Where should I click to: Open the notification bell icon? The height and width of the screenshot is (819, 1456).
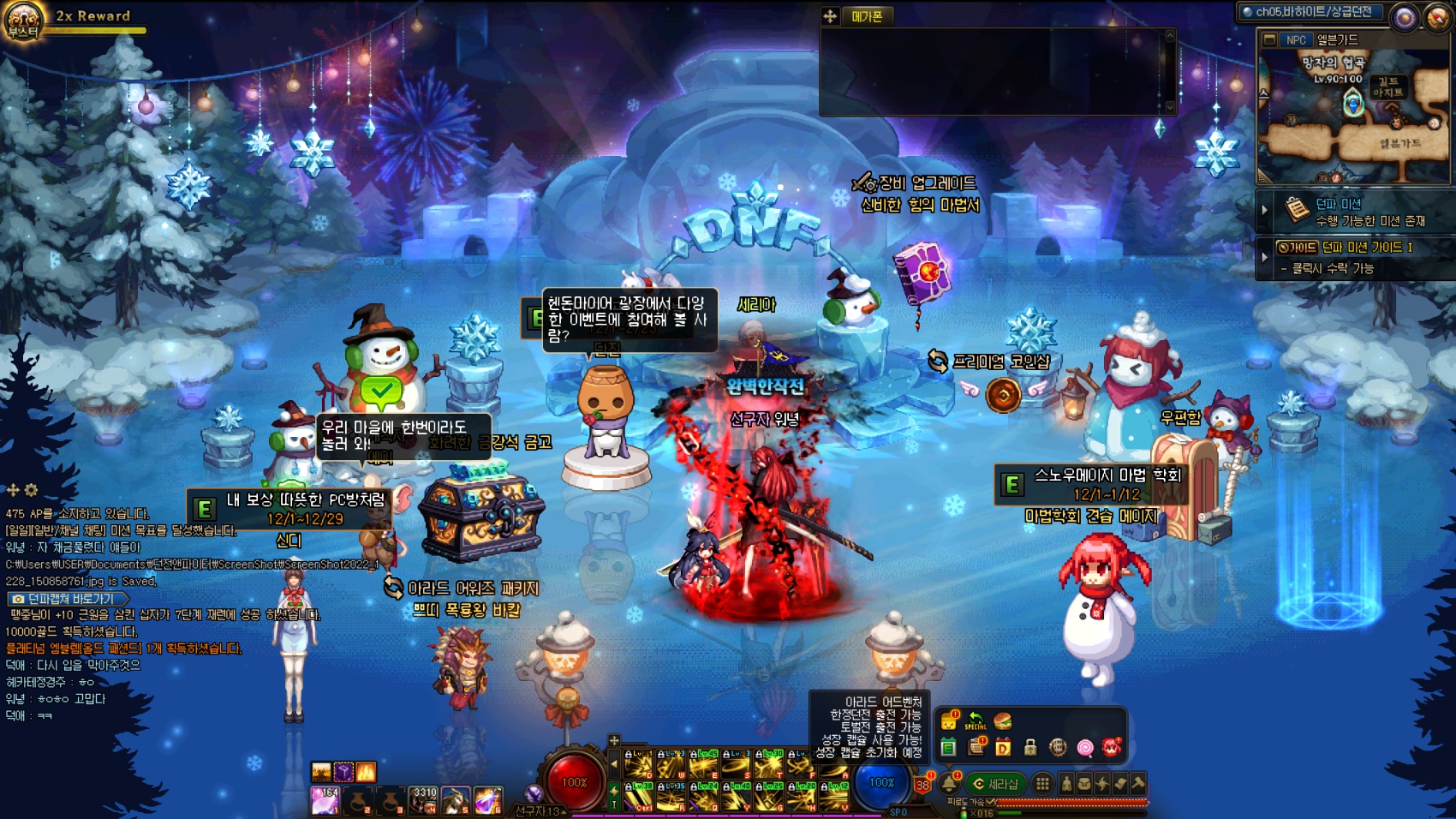[x=949, y=783]
